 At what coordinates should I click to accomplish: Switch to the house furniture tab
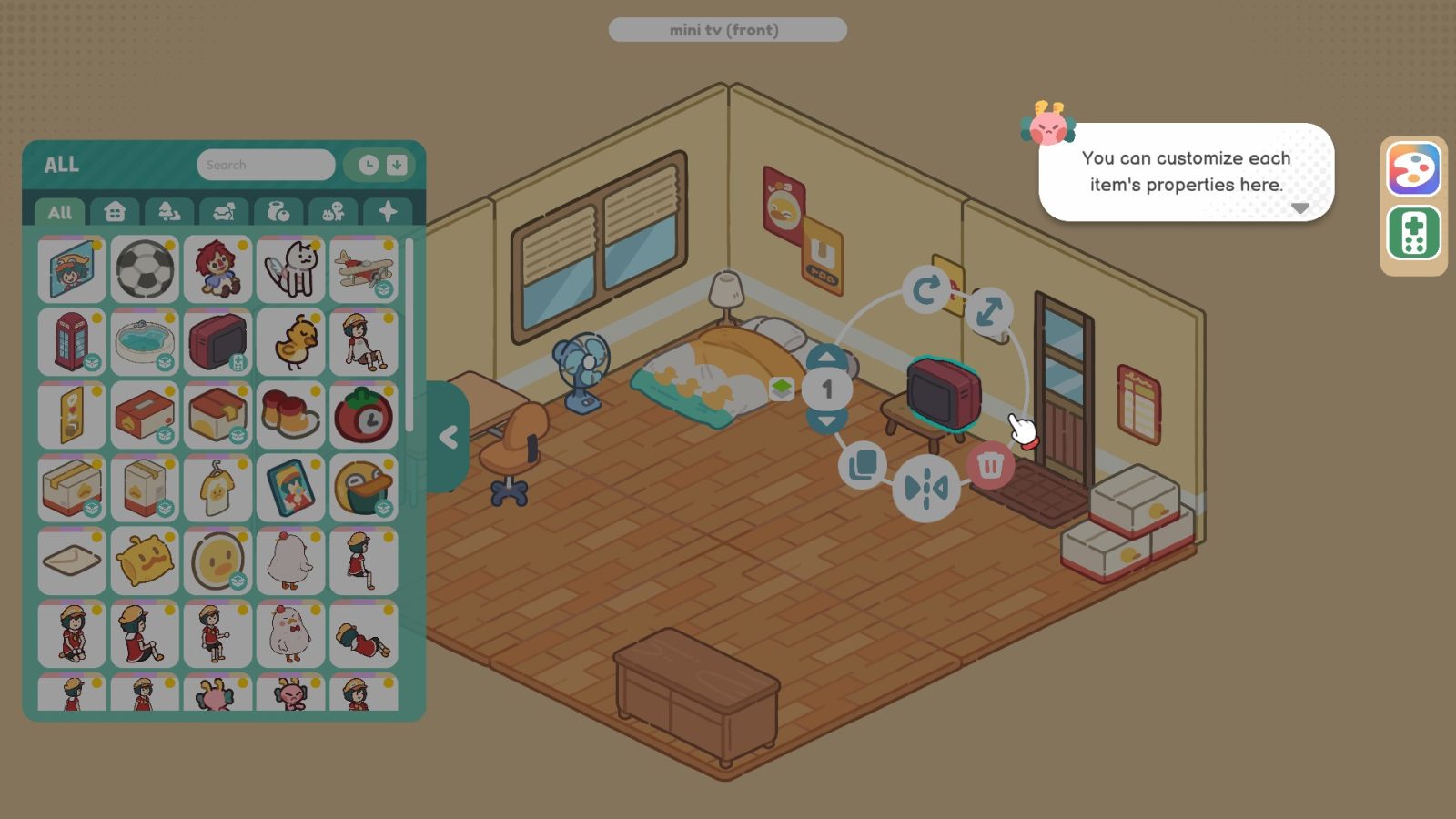click(x=114, y=212)
